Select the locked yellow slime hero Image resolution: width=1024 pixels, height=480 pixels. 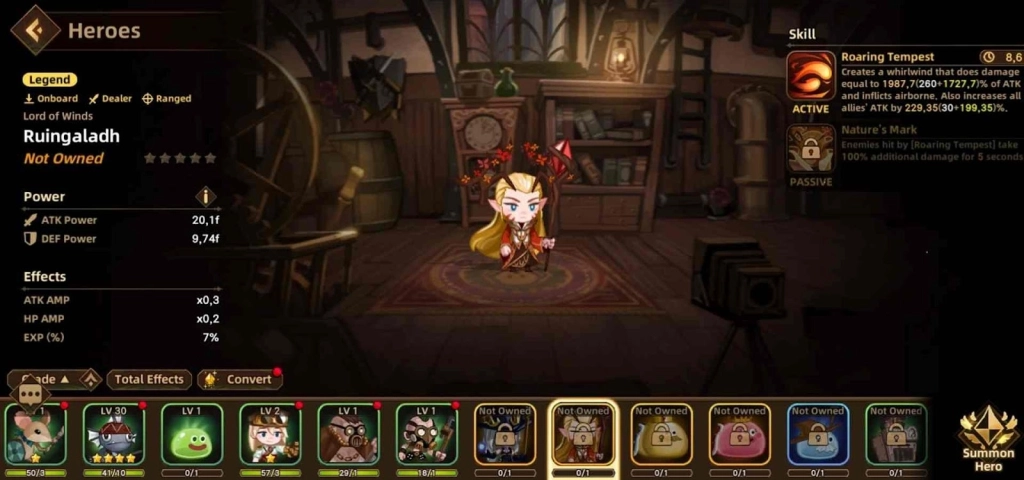click(x=662, y=434)
